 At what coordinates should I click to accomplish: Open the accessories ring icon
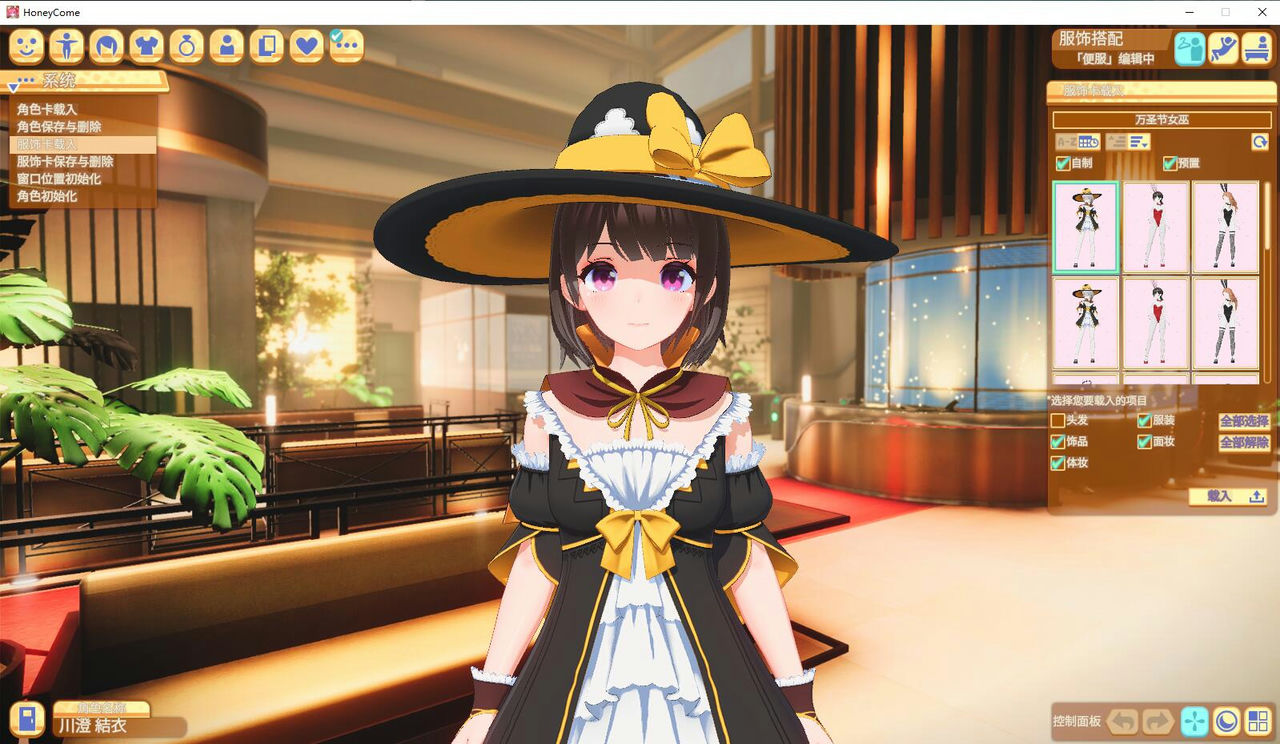186,46
